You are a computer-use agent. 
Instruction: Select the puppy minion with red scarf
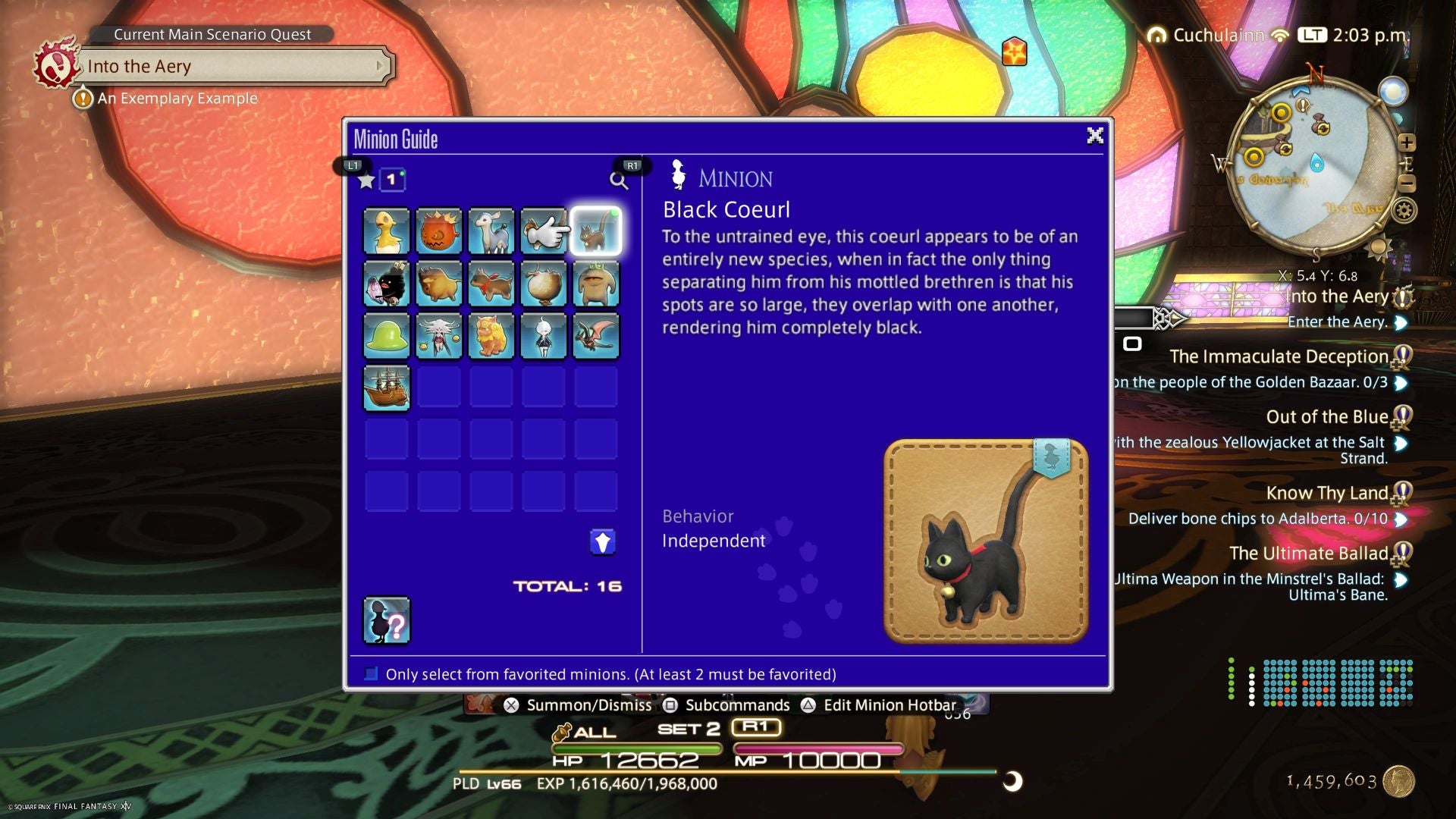click(491, 283)
